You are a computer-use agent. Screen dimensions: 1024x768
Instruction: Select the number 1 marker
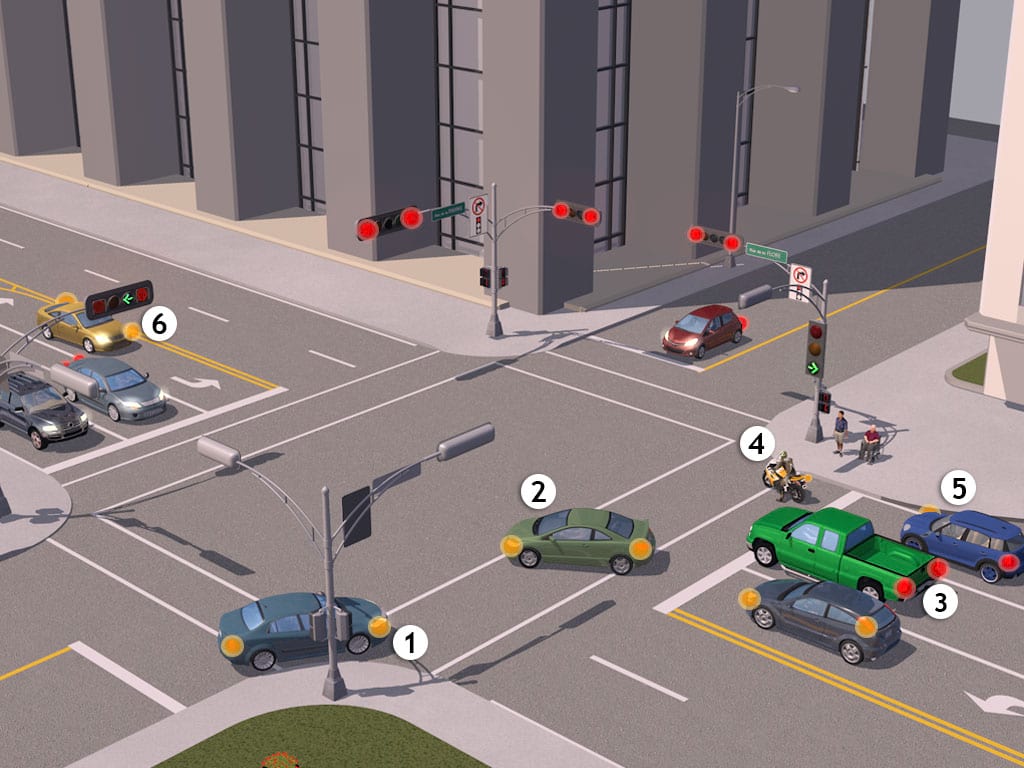pyautogui.click(x=410, y=643)
